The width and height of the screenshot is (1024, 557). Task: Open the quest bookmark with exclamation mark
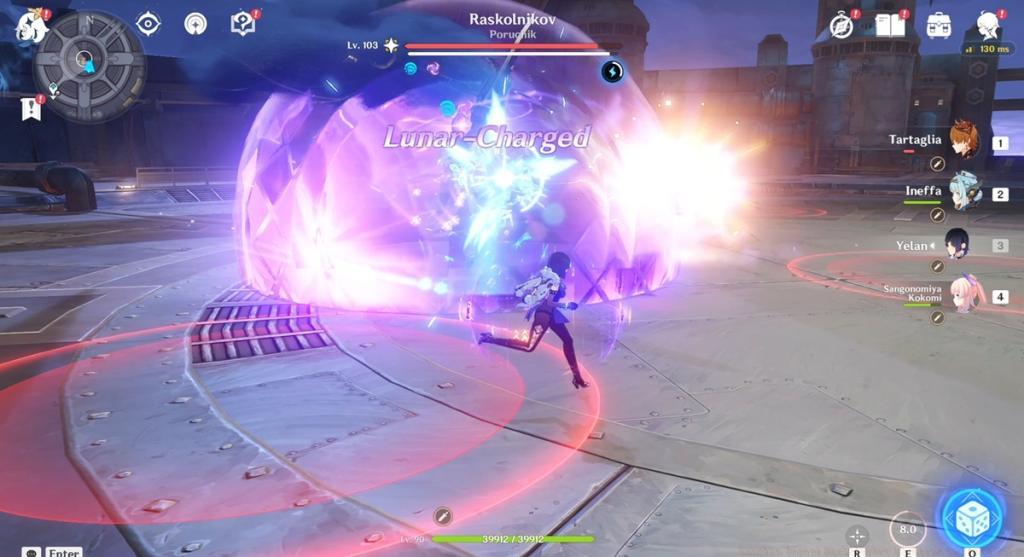[x=30, y=109]
